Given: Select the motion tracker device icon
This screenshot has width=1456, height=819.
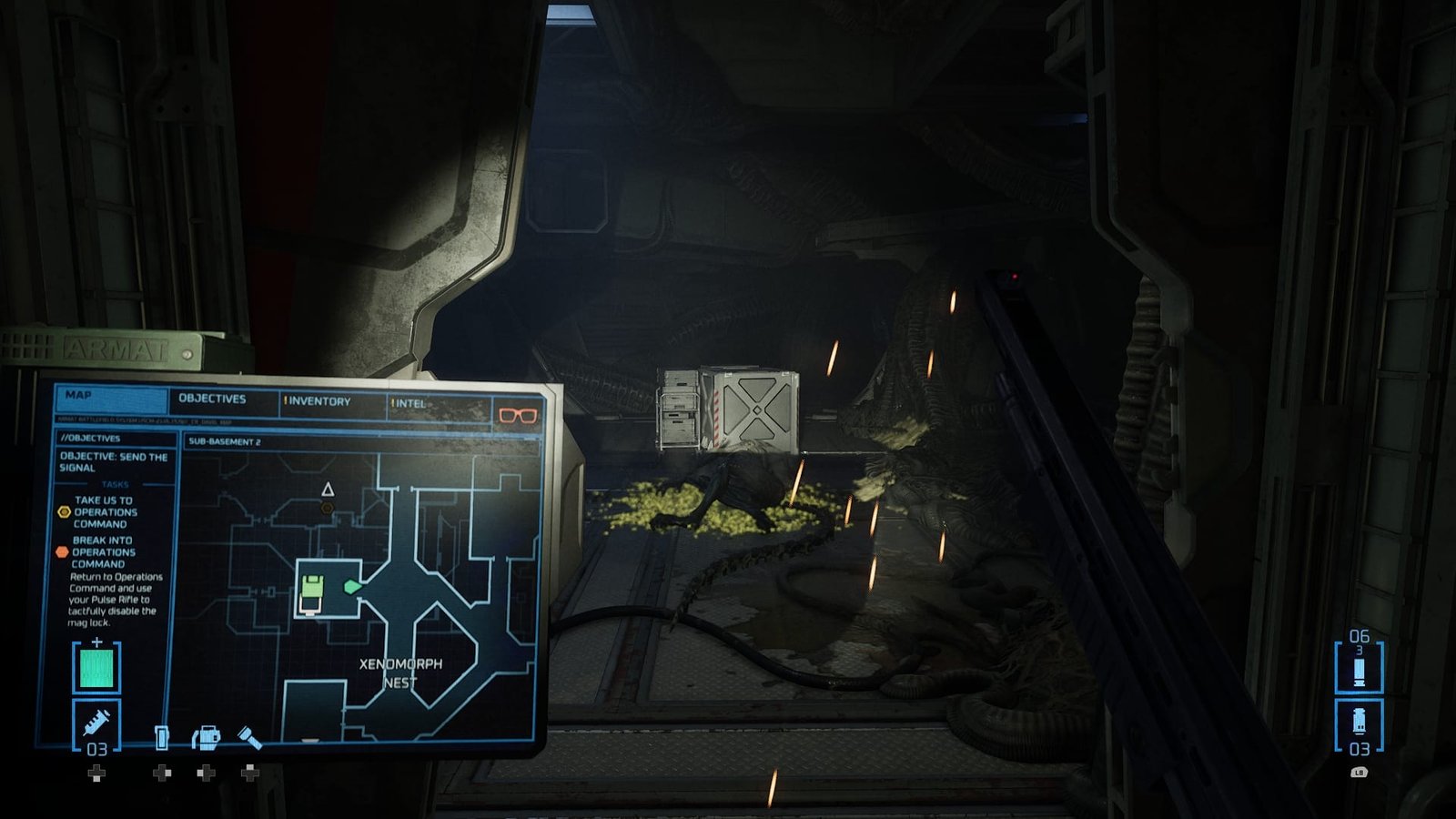Looking at the screenshot, I should pos(207,737).
